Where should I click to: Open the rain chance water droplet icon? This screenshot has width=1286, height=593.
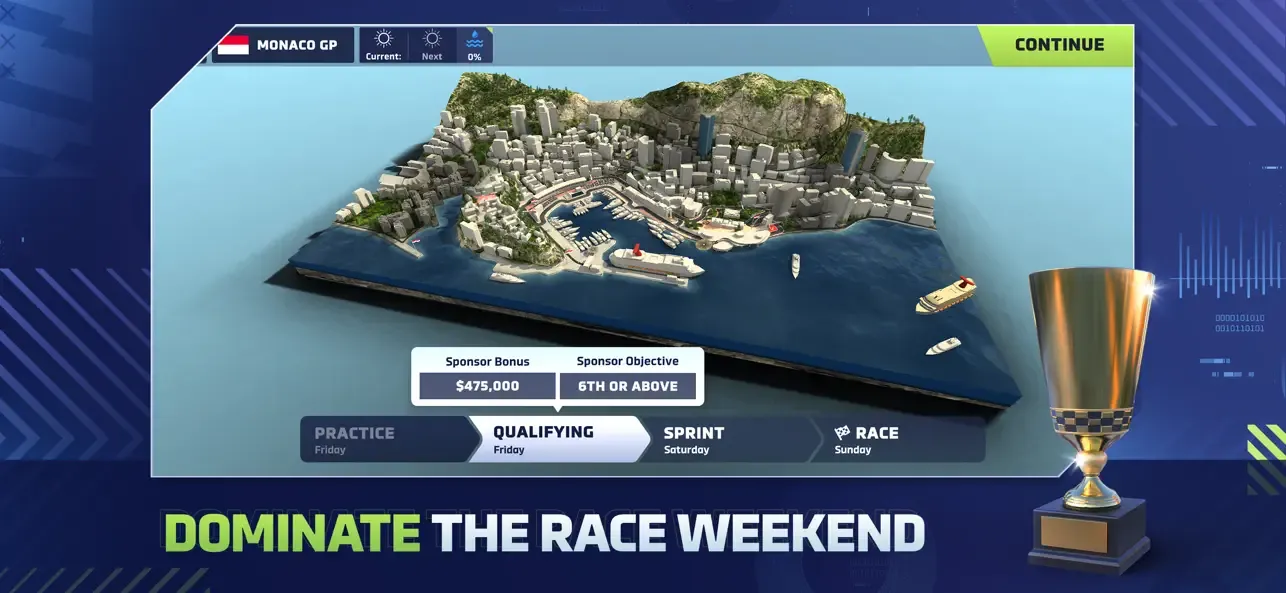point(474,40)
